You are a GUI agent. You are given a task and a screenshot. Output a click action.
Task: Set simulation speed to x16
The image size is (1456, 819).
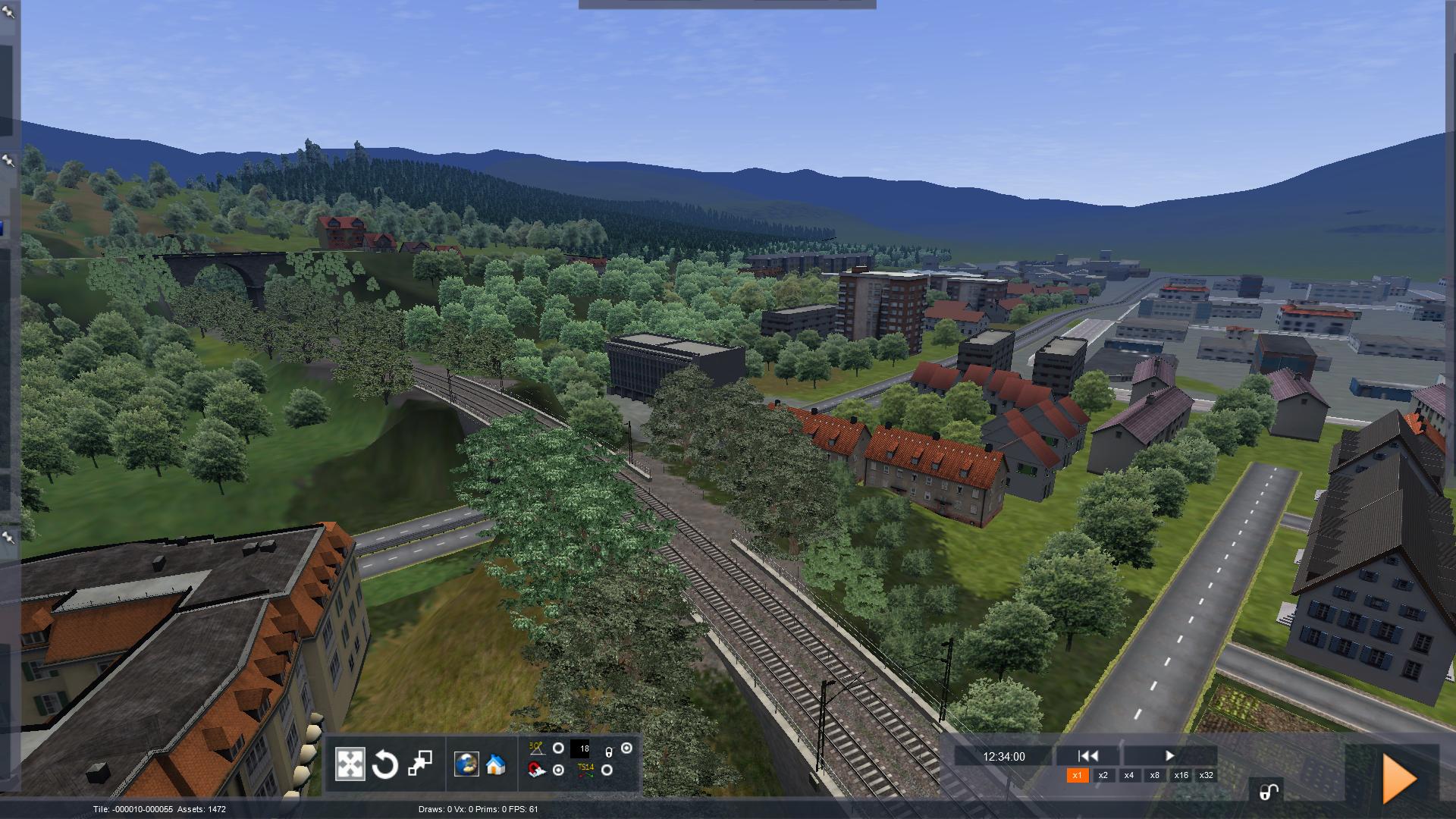point(1181,775)
